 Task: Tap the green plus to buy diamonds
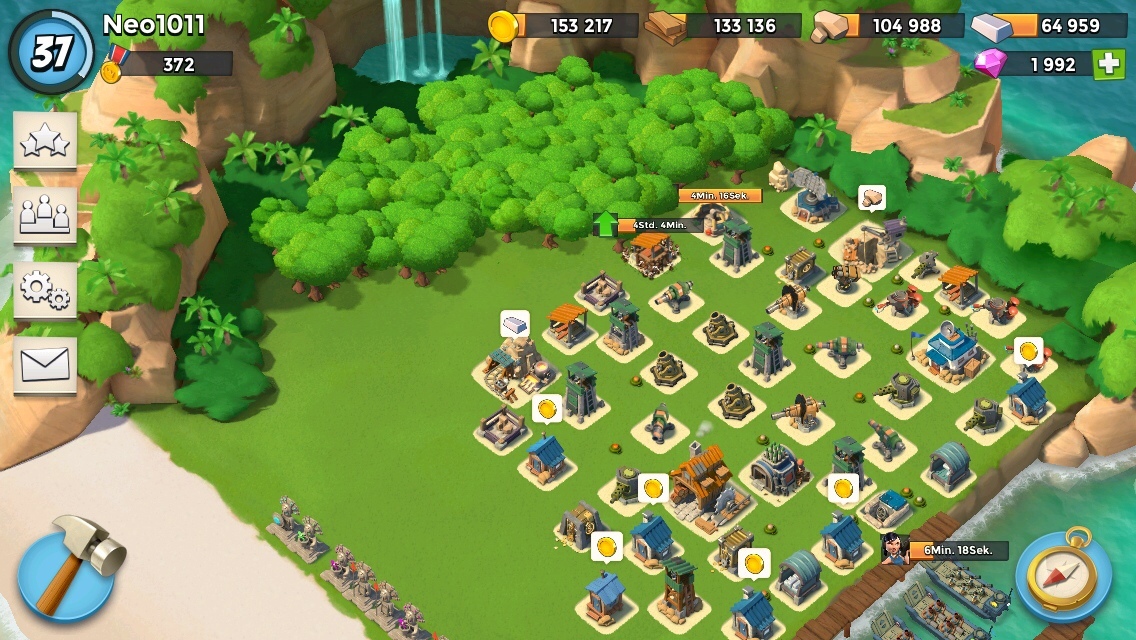(x=1108, y=64)
